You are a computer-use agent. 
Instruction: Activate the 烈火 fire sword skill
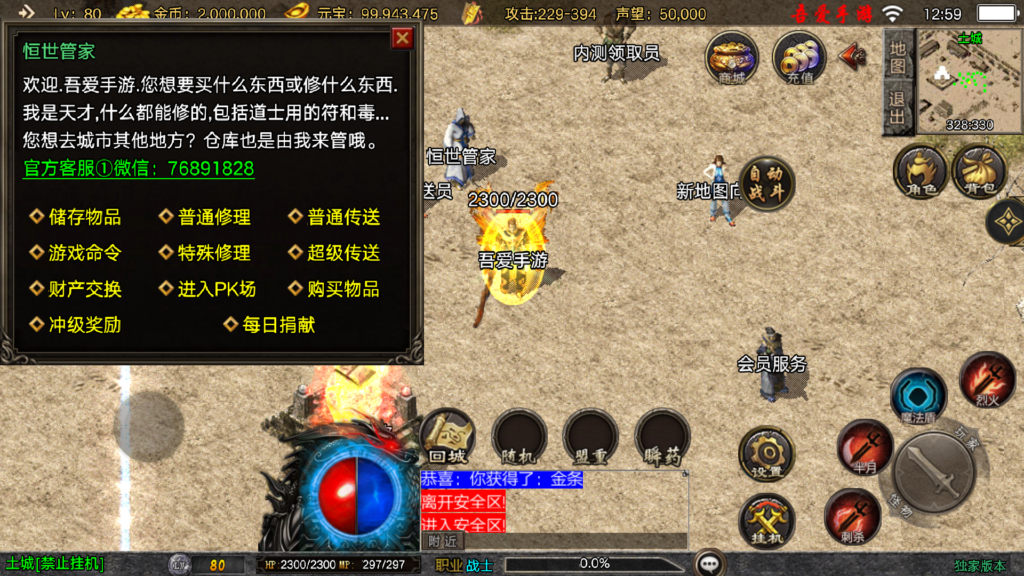tap(987, 380)
